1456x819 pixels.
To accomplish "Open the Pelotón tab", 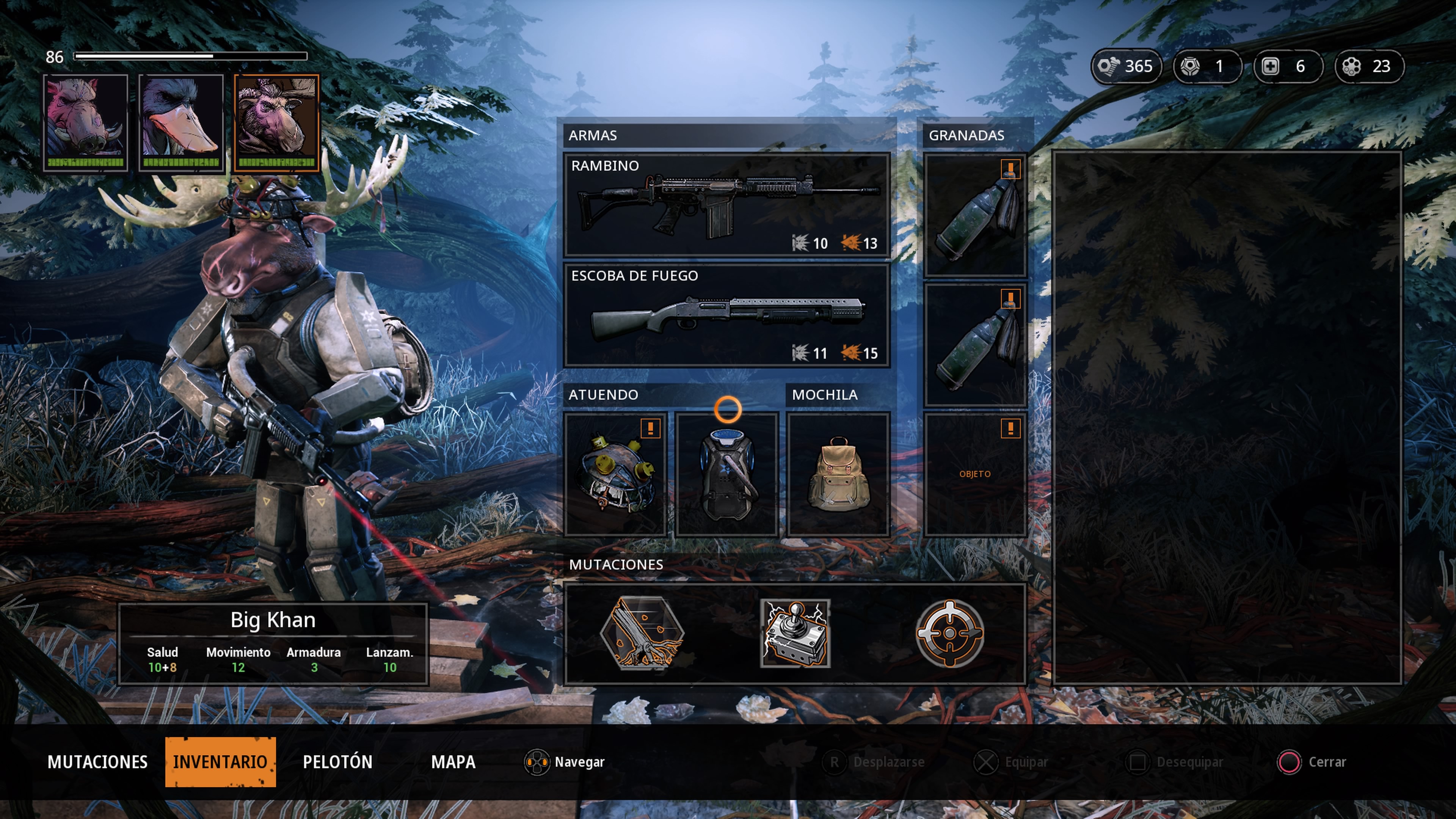I will tap(337, 762).
